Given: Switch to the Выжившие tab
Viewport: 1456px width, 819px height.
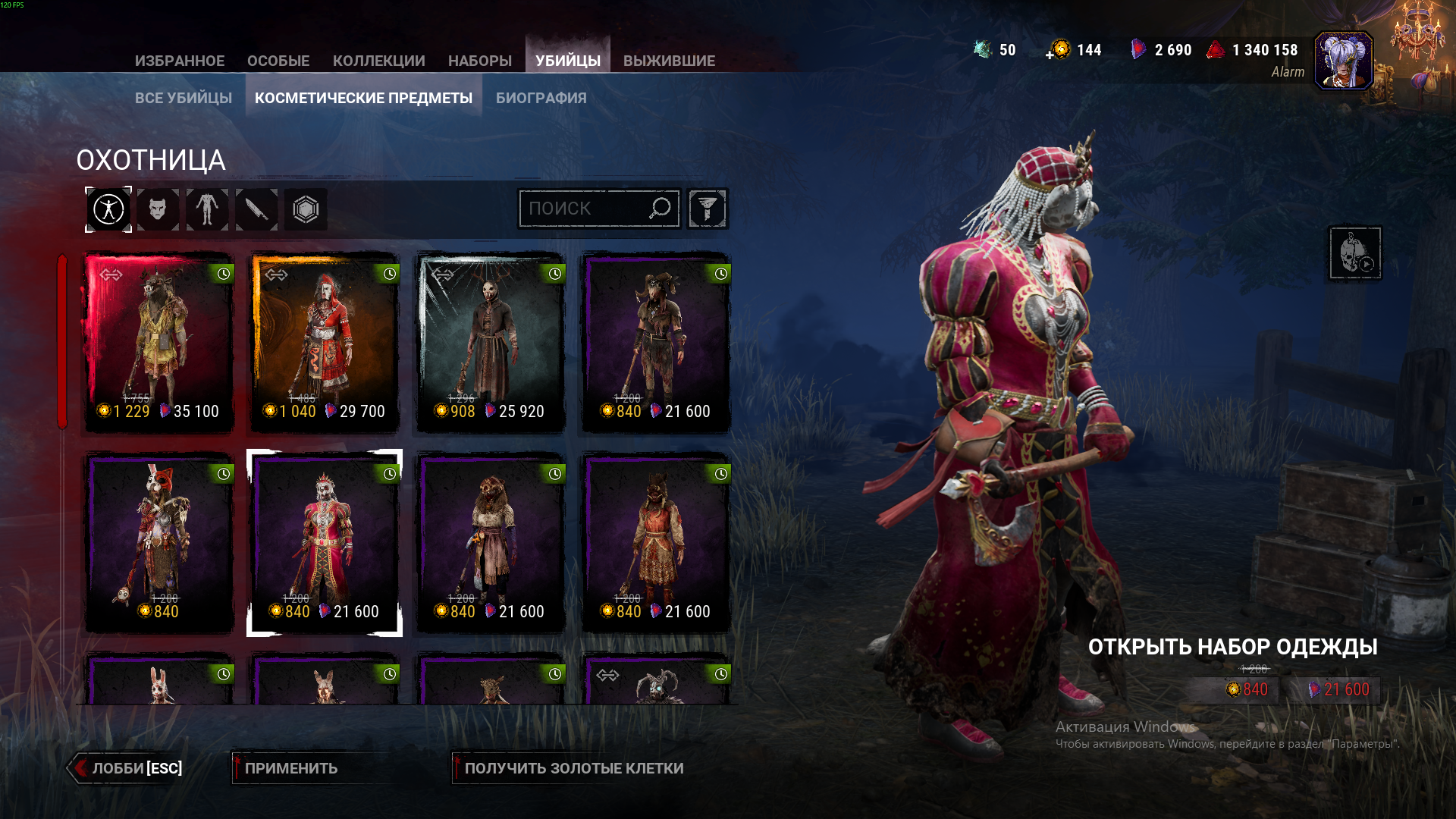Looking at the screenshot, I should [669, 61].
